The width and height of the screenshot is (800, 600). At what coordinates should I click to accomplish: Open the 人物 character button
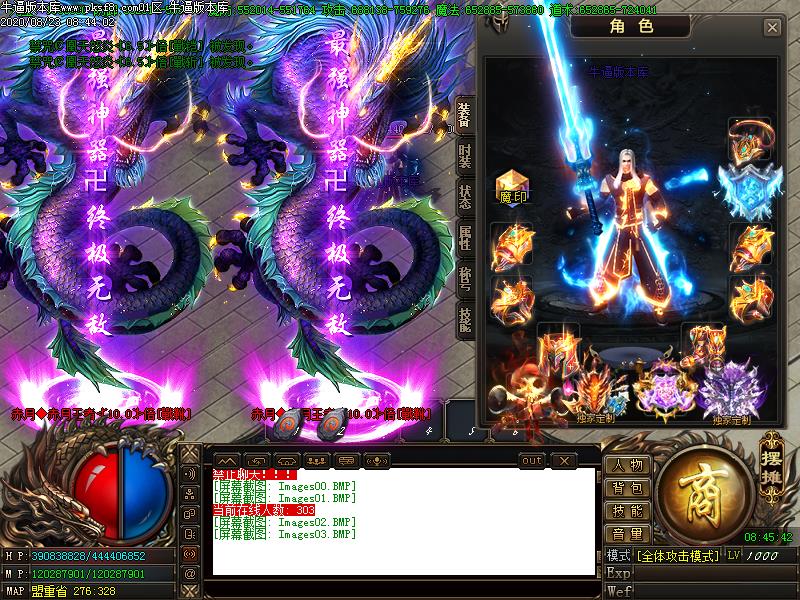point(628,465)
